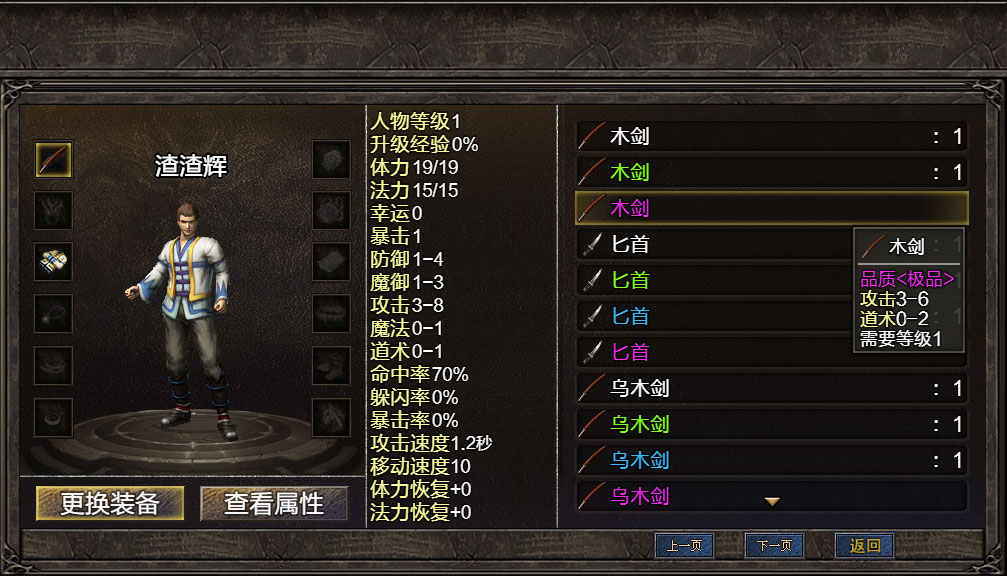This screenshot has height=576, width=1007.
Task: Choose the white 乌木剑 row
Action: pos(771,388)
